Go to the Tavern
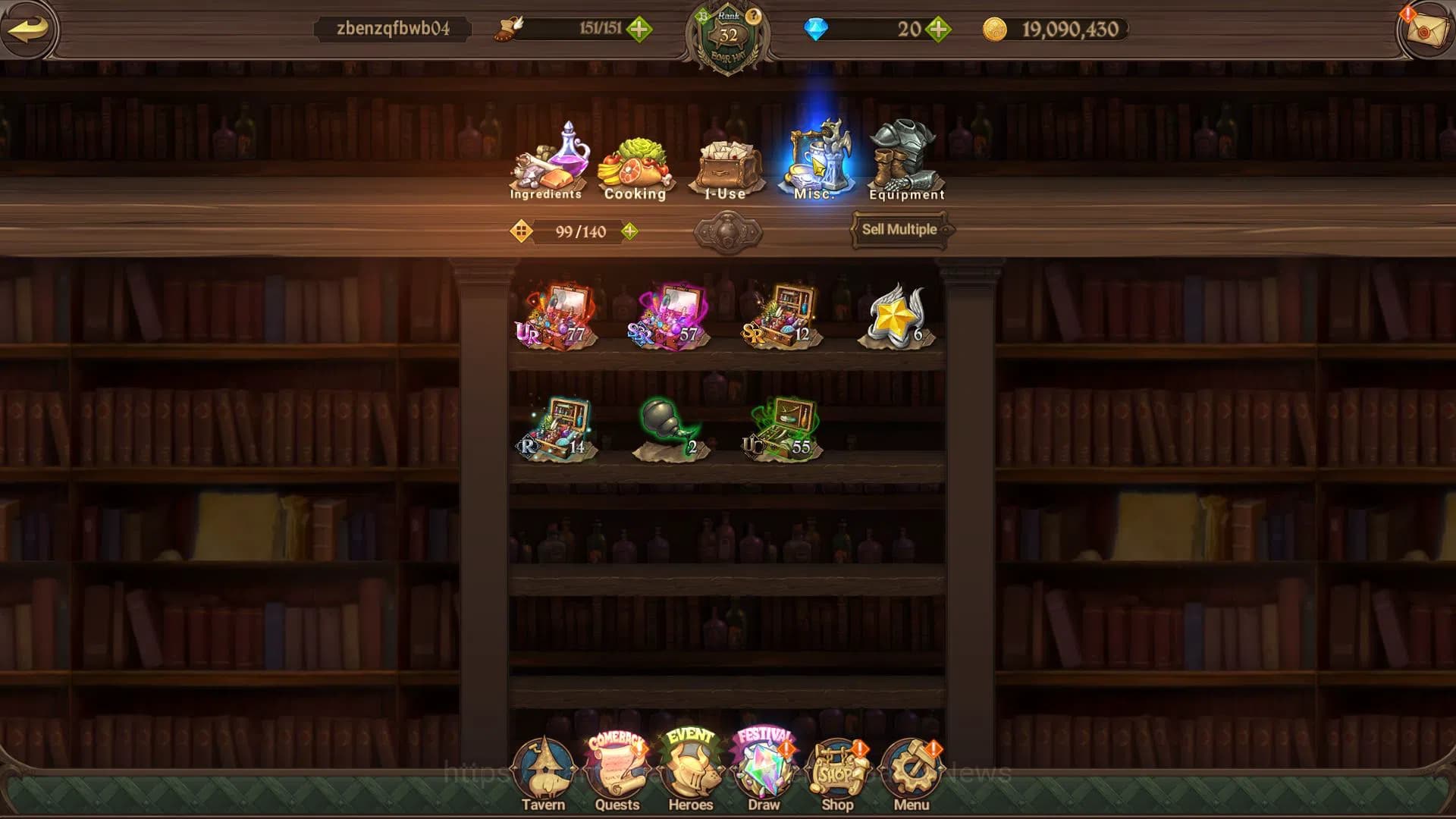The height and width of the screenshot is (819, 1456). click(x=543, y=775)
